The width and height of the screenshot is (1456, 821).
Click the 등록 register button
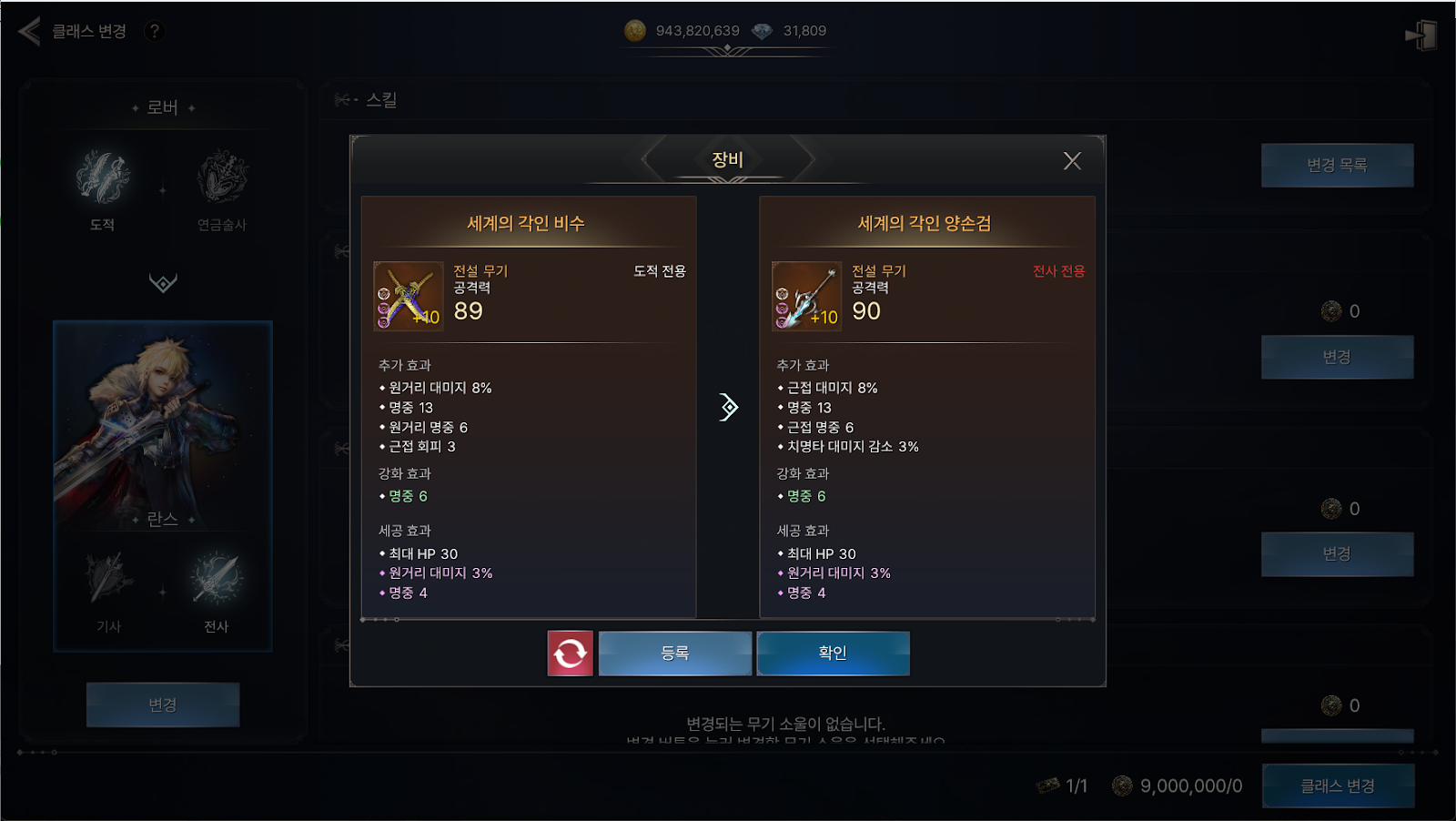[674, 653]
